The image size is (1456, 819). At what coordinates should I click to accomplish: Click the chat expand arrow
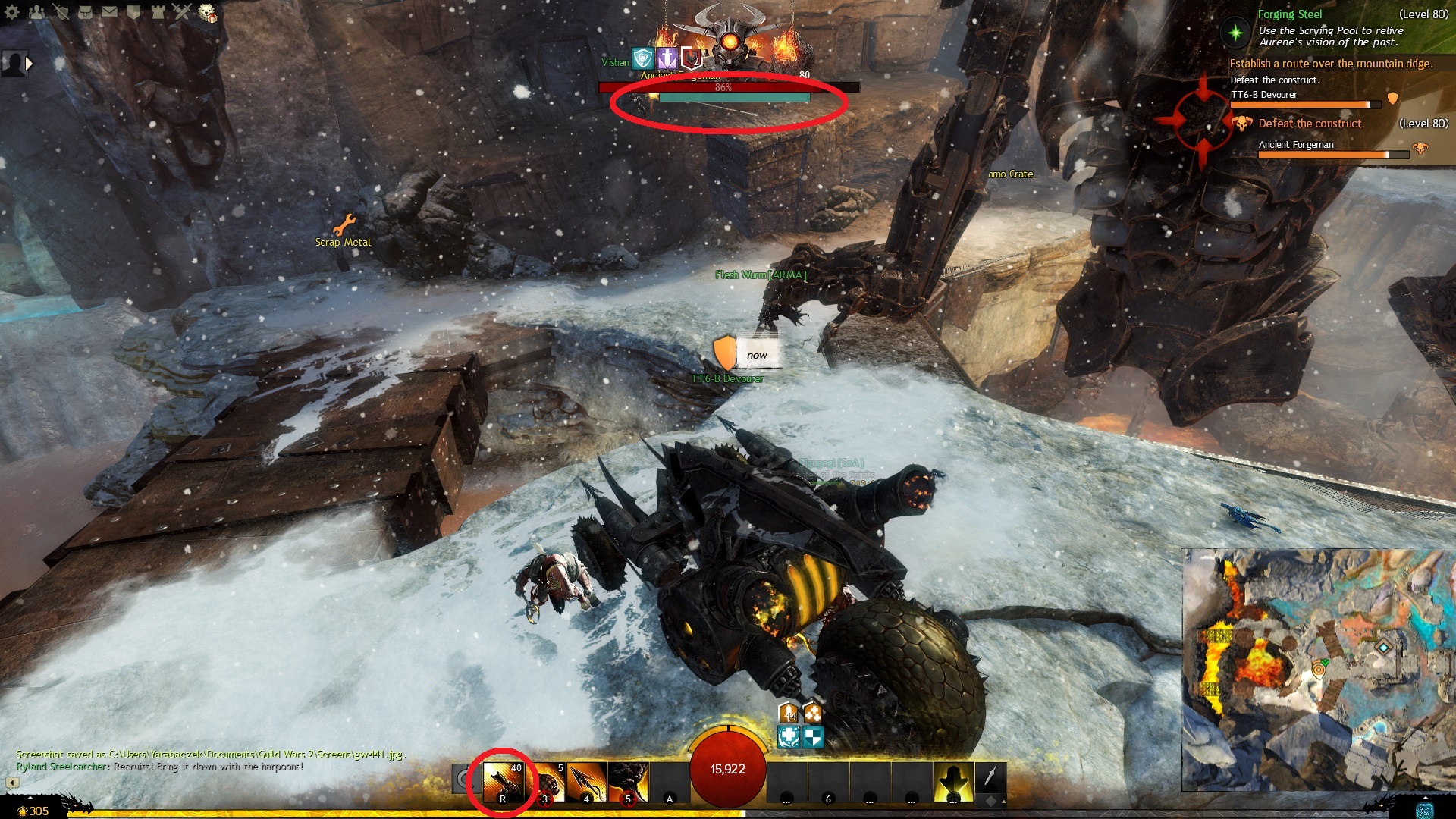point(12,782)
